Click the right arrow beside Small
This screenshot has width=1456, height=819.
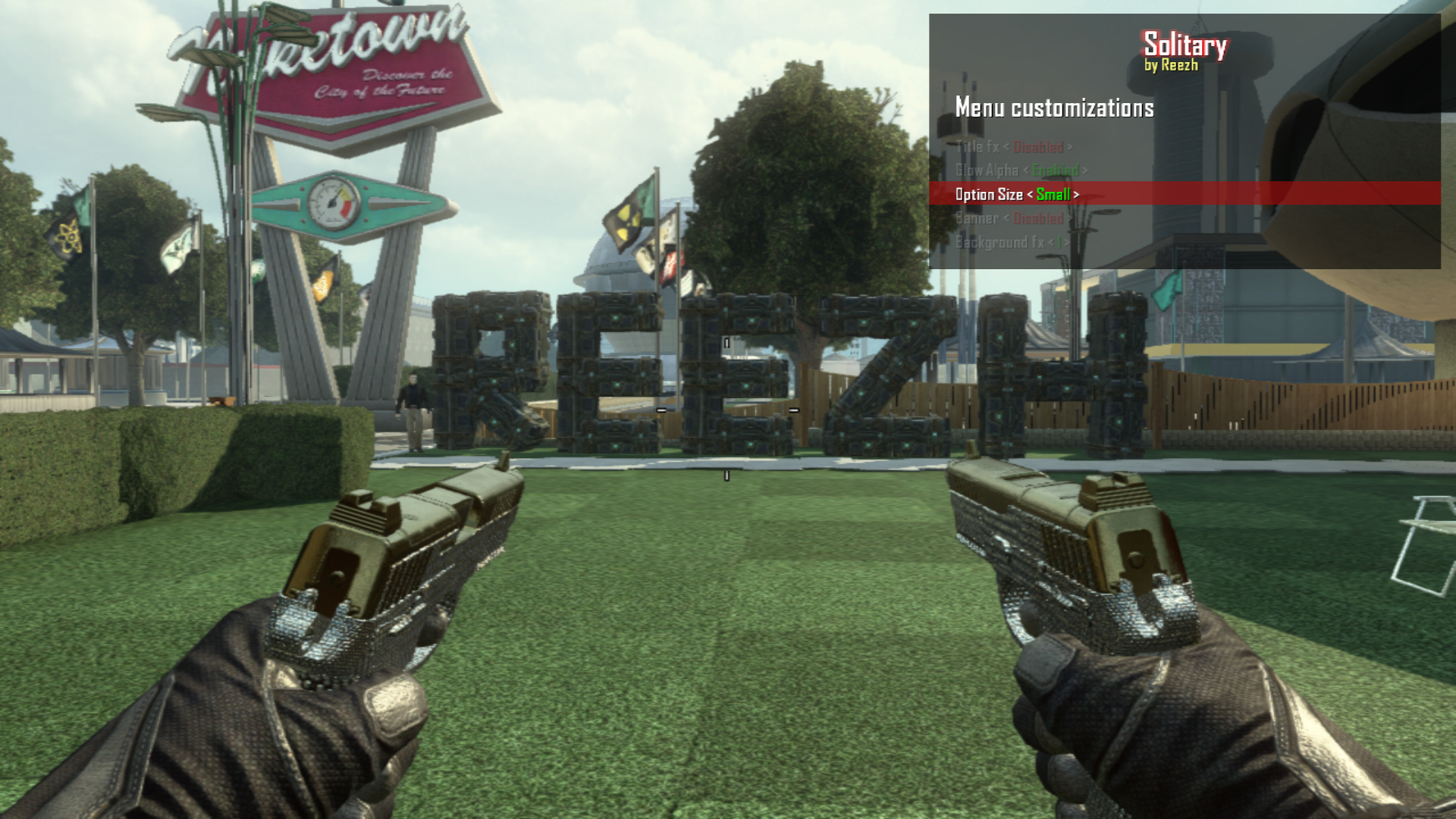tap(1076, 195)
